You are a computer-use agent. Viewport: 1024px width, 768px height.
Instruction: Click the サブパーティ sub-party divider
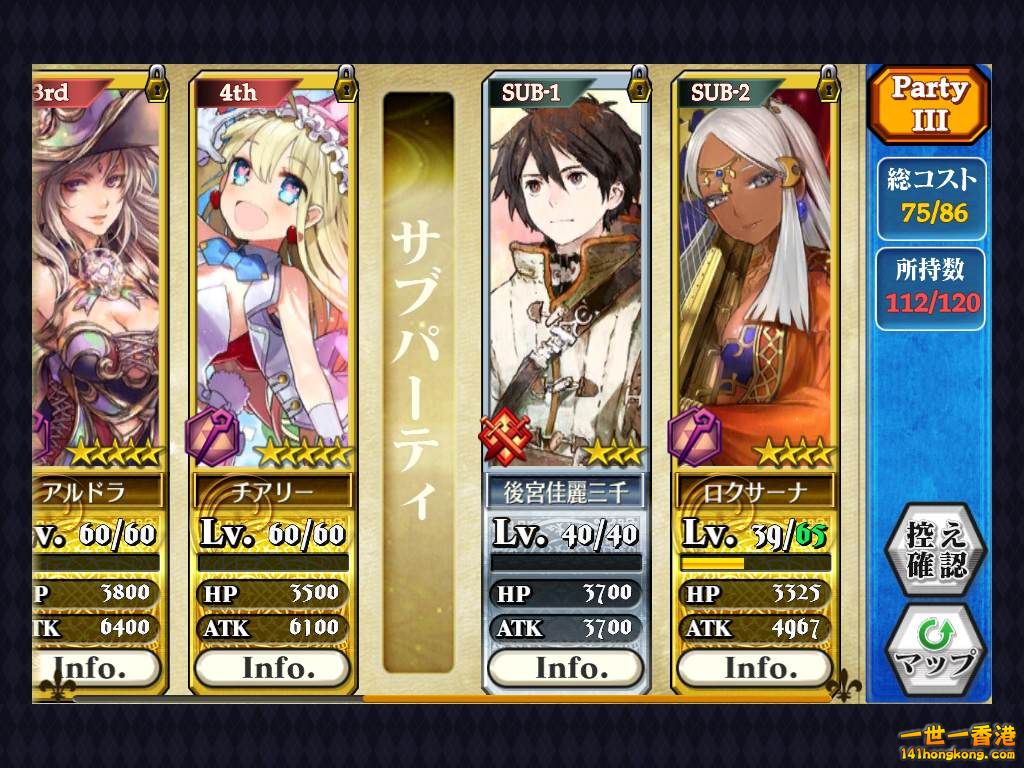point(419,380)
